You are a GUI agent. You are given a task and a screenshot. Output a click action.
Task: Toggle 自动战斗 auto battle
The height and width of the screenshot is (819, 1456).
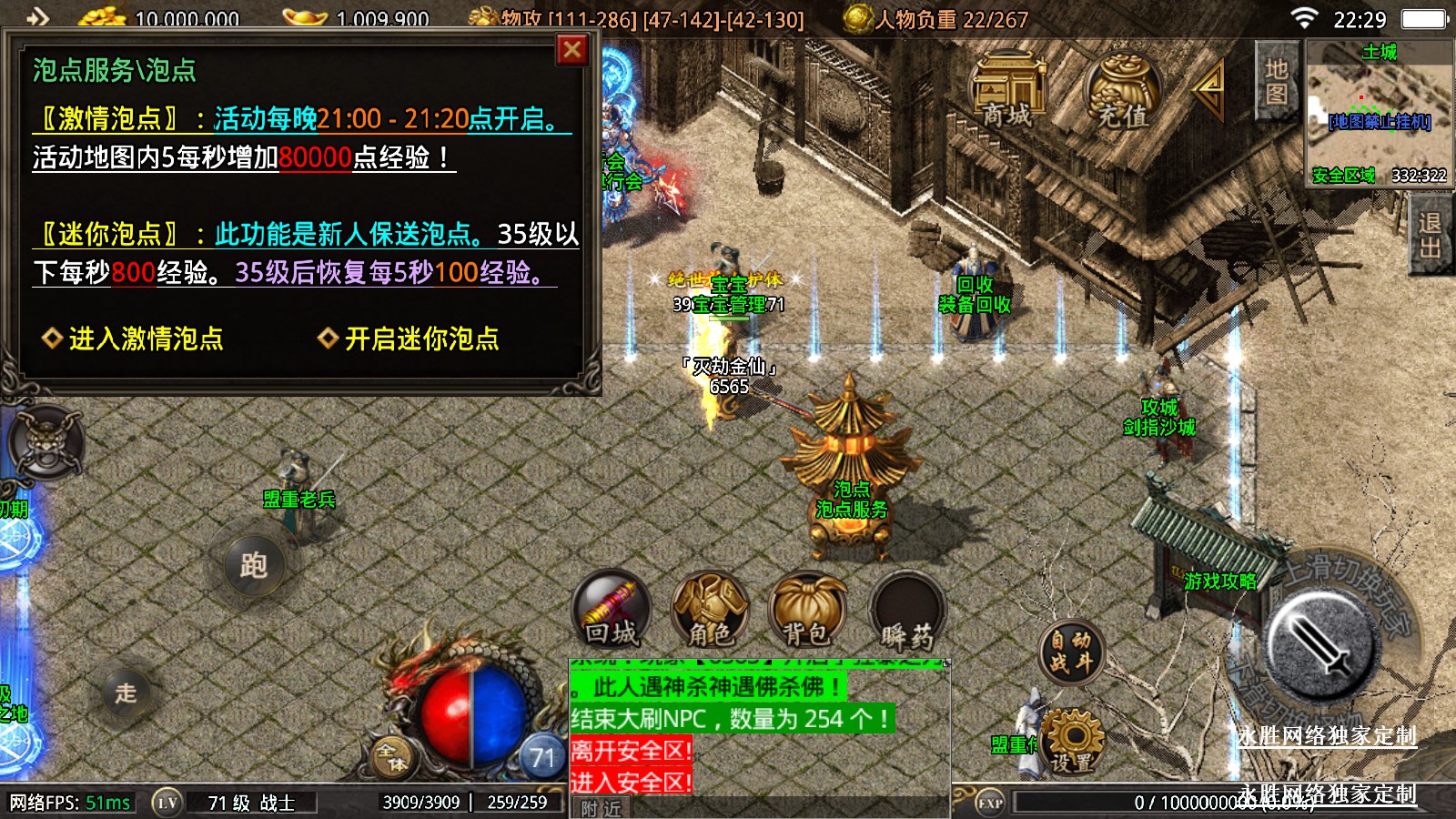pyautogui.click(x=1071, y=652)
